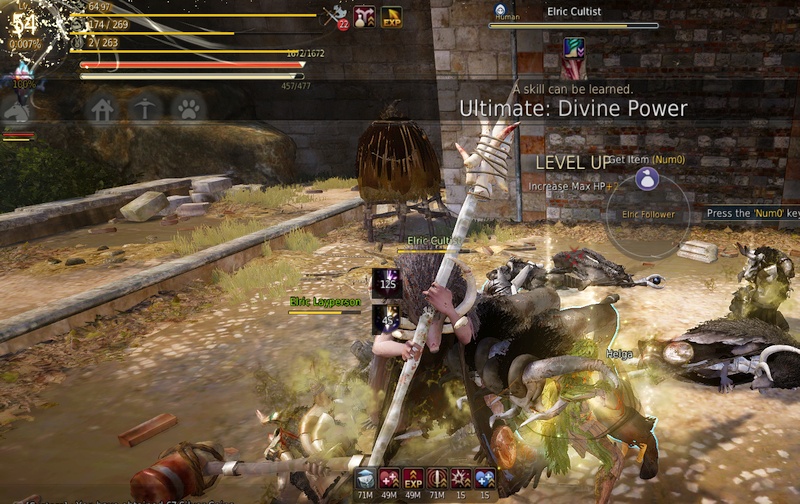Select the loot bag on Elric Follower

coord(647,180)
